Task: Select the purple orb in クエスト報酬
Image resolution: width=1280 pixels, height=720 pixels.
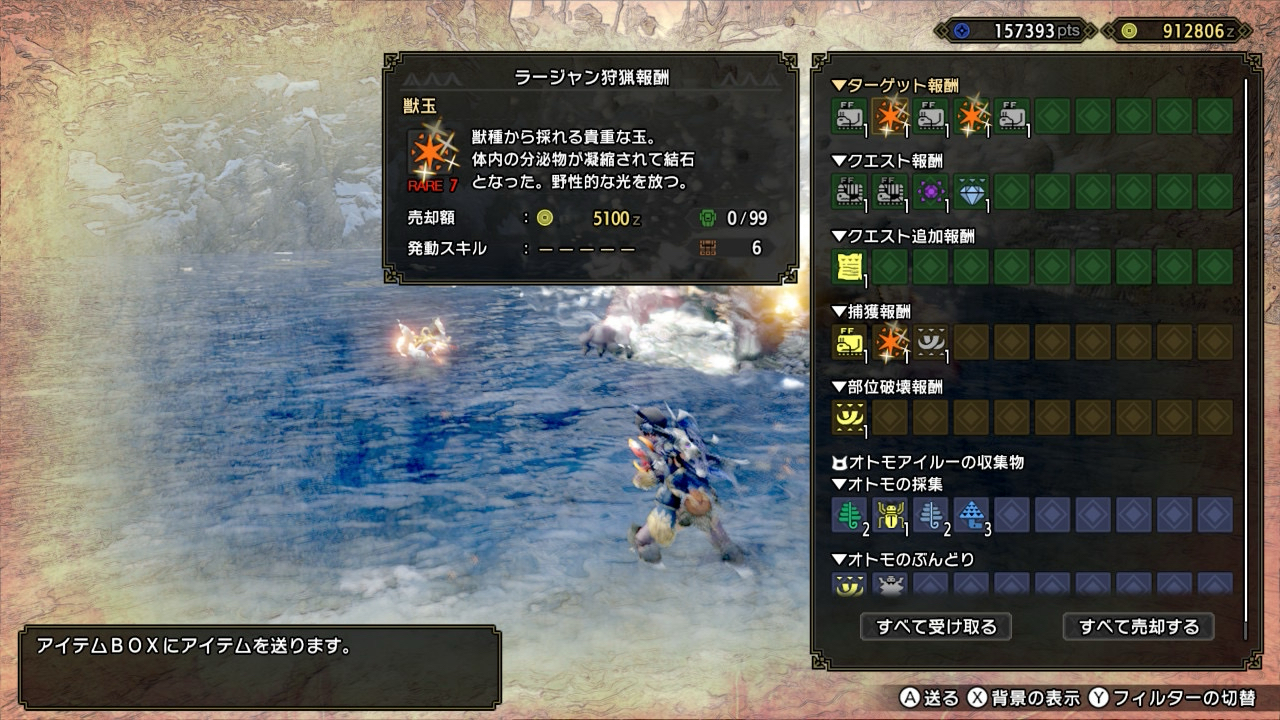Action: (x=931, y=191)
